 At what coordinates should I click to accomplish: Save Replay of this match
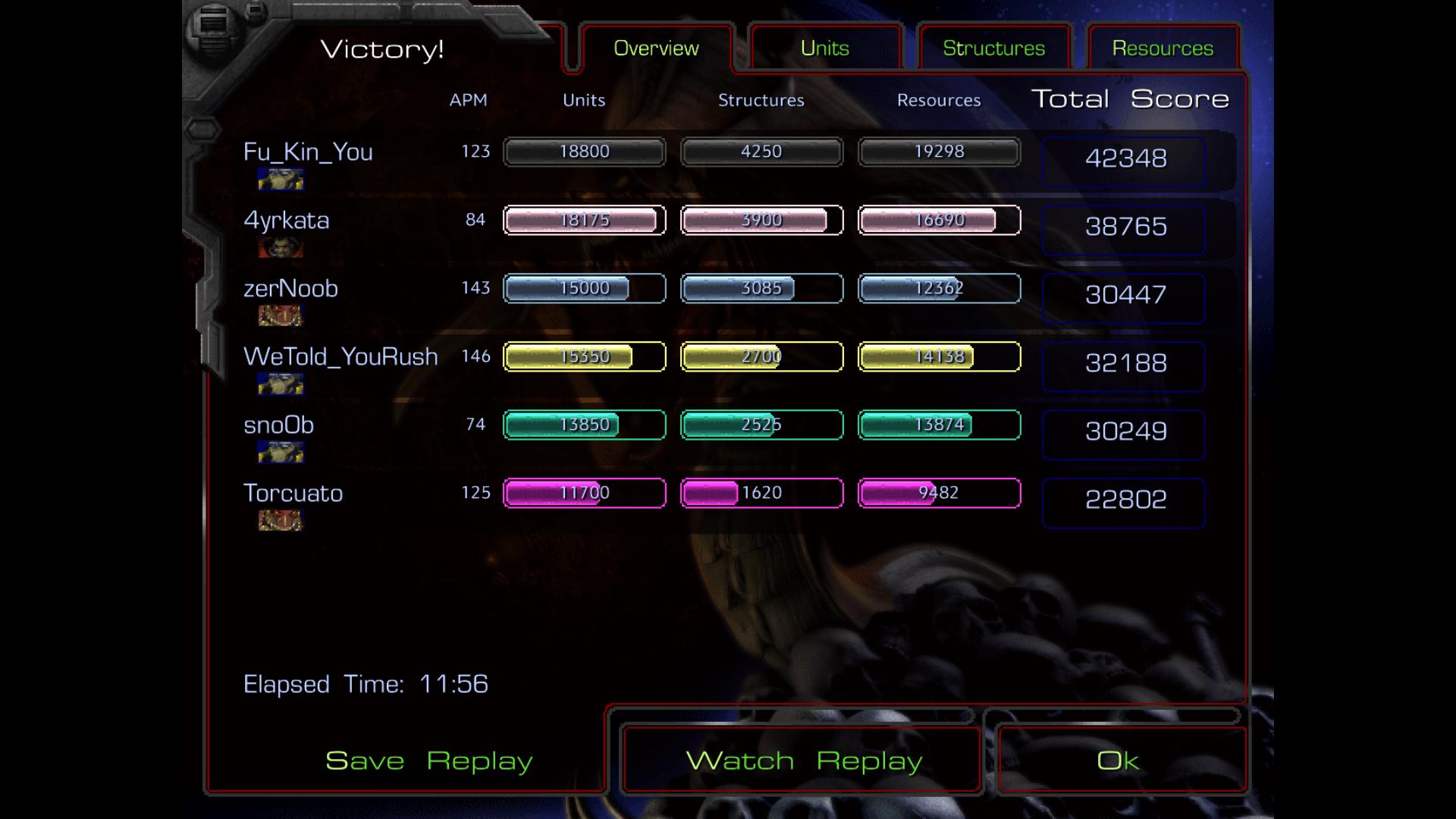pyautogui.click(x=428, y=761)
